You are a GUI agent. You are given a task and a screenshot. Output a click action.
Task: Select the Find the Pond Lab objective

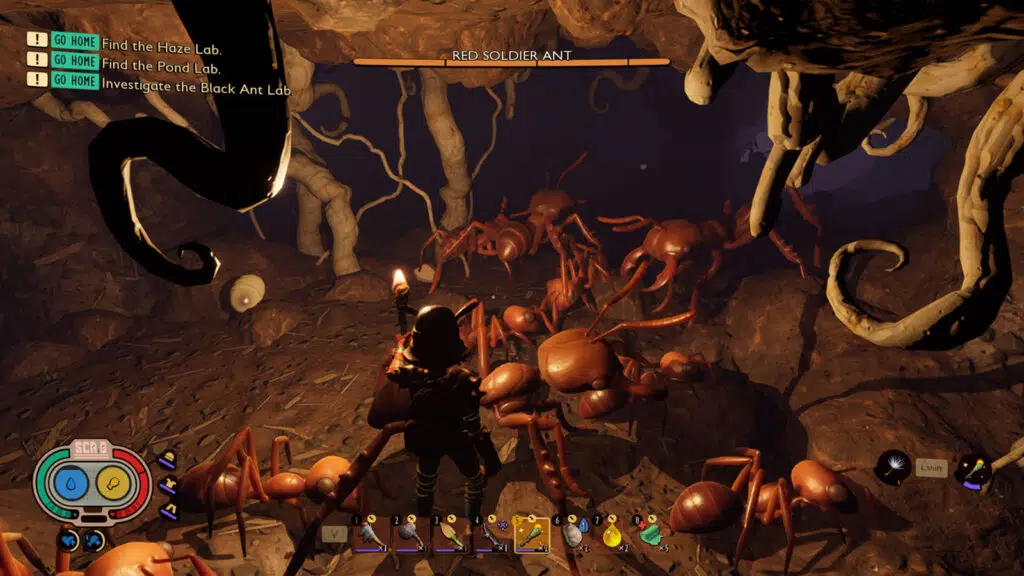pyautogui.click(x=161, y=68)
